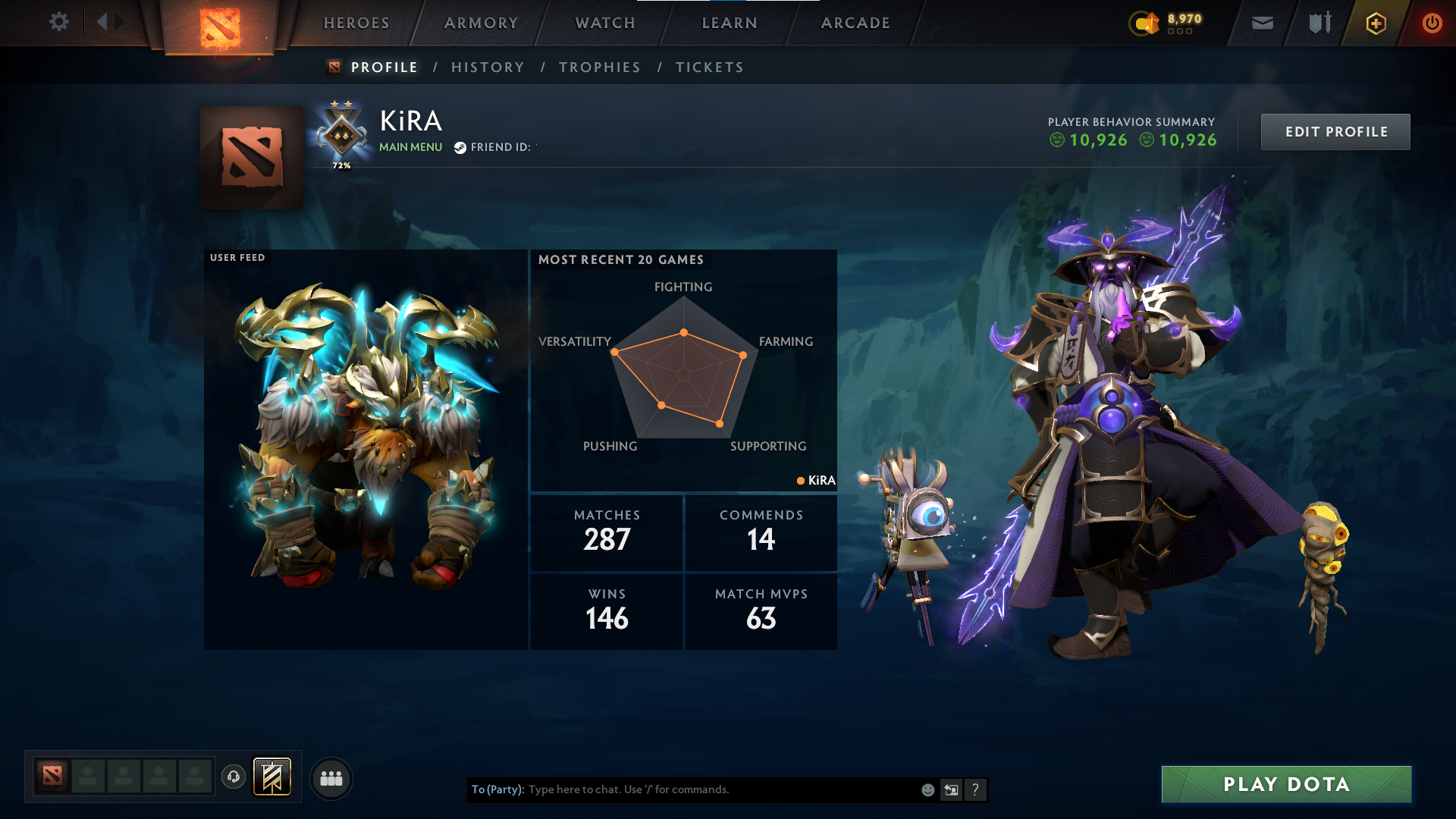Expand the forward navigation arrow
Screen dimensions: 1456x819
118,21
